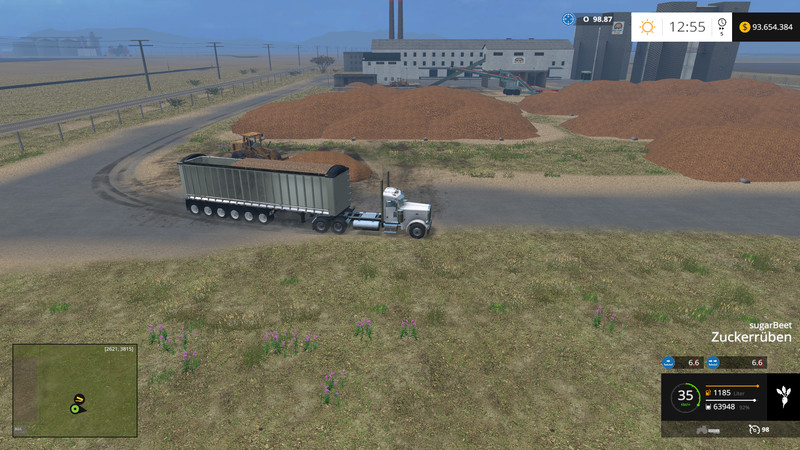Click the cruise control icon

point(753,429)
